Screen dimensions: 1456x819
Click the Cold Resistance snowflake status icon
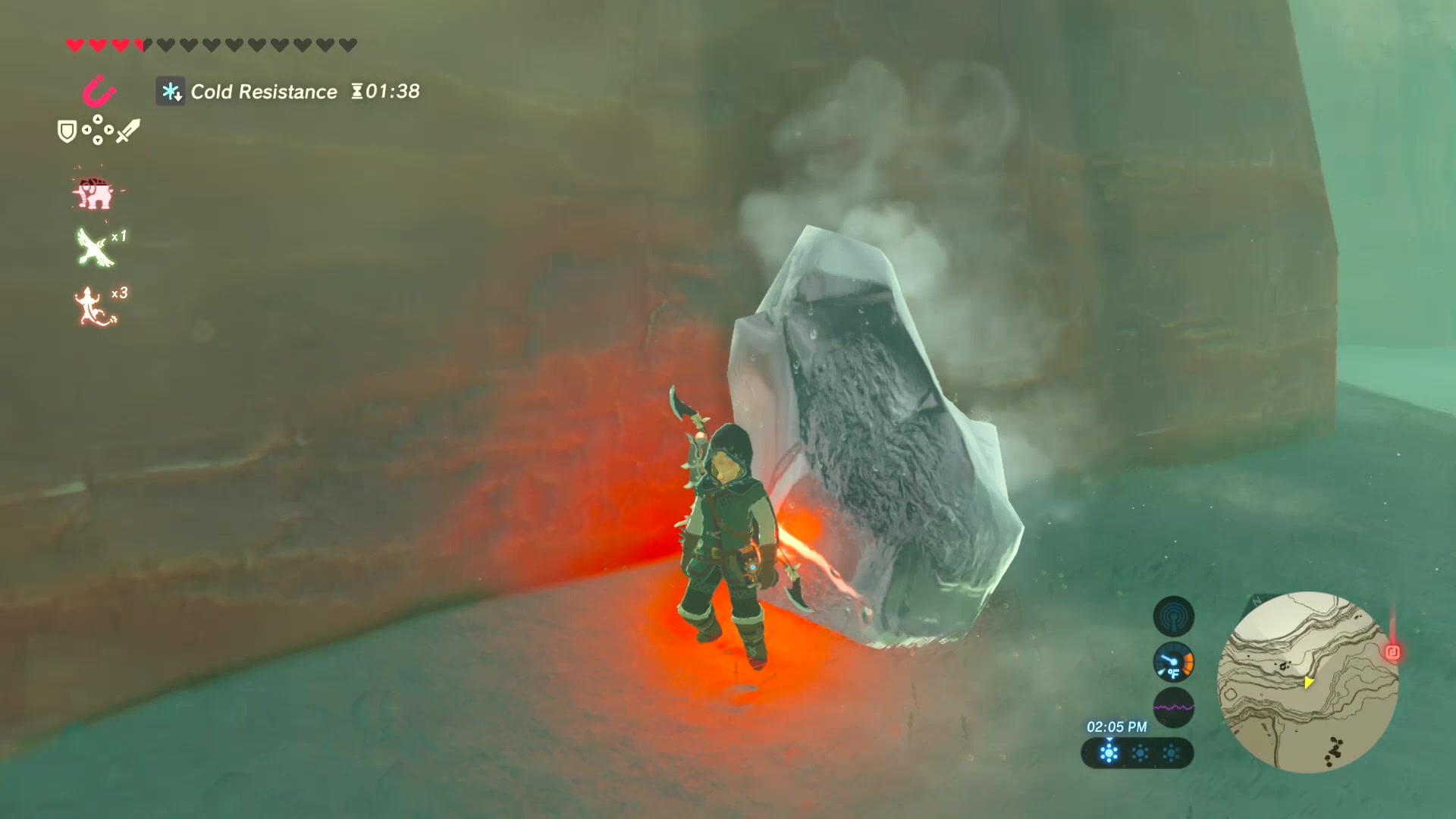171,92
